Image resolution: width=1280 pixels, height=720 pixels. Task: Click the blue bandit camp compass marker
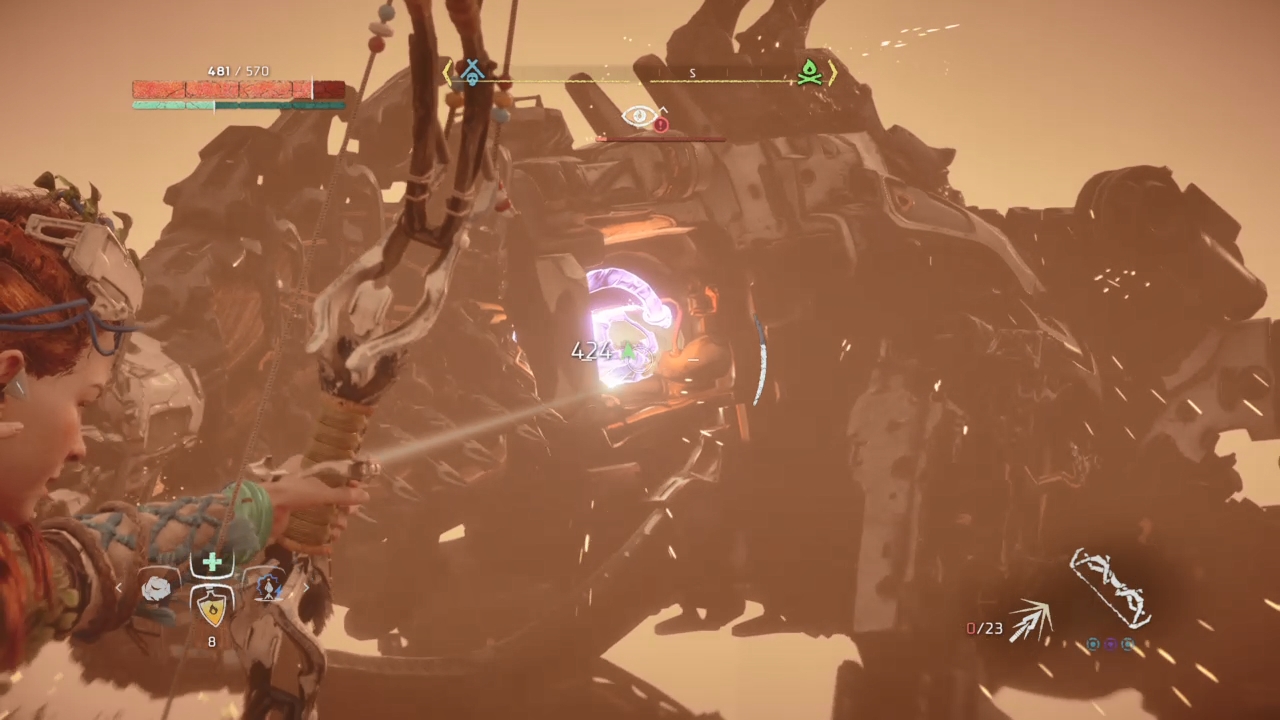coord(472,72)
